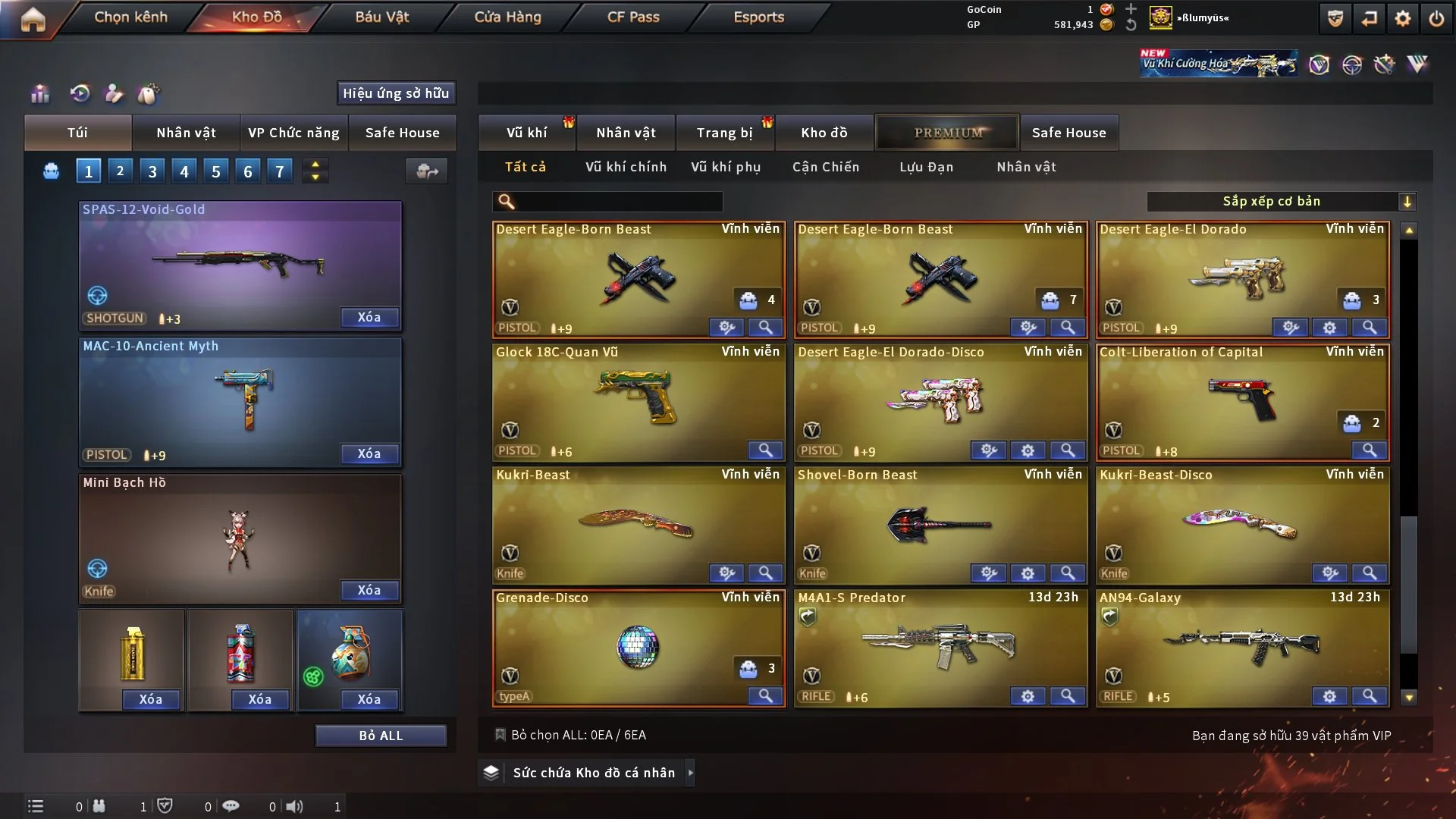The width and height of the screenshot is (1456, 819).
Task: Switch to the Trang bị tab
Action: point(724,133)
